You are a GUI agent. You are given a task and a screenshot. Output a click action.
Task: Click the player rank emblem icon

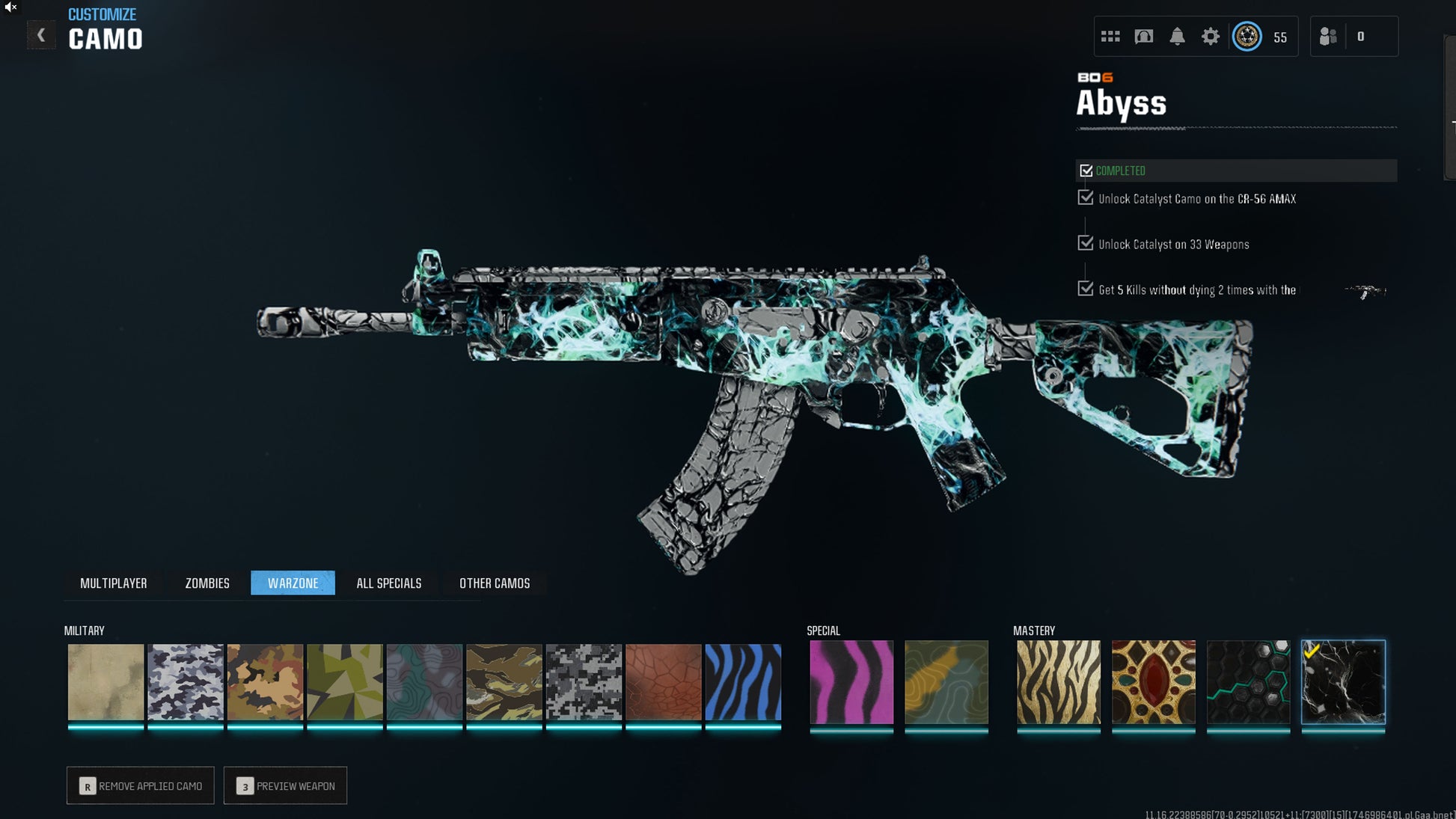[x=1247, y=37]
